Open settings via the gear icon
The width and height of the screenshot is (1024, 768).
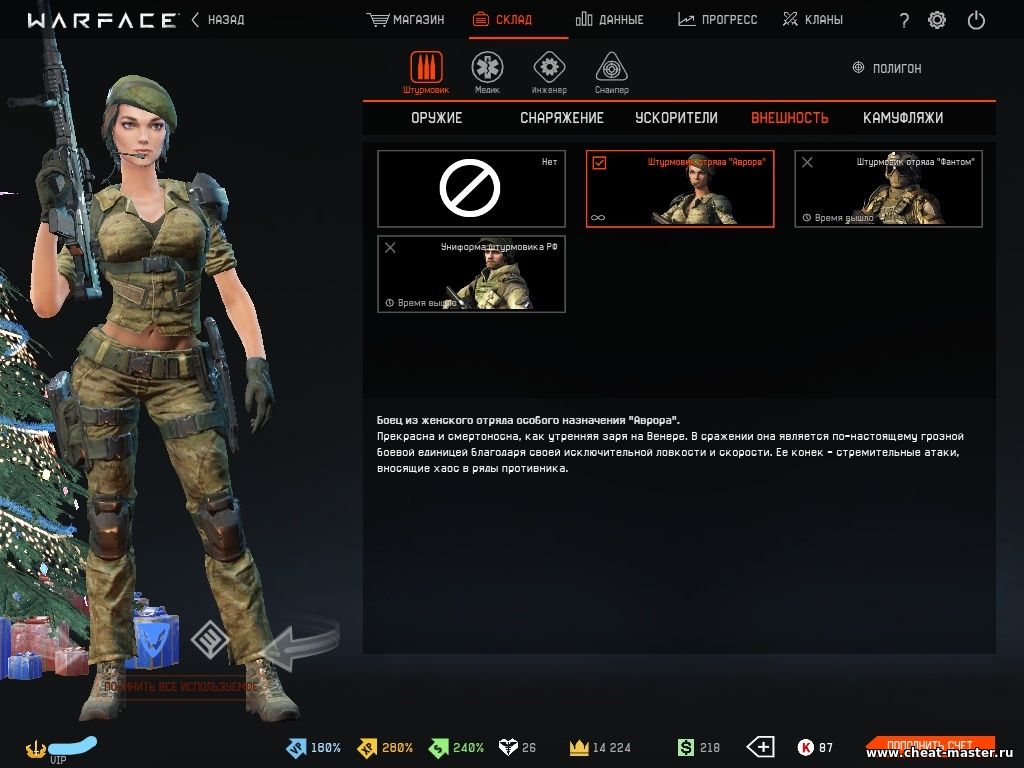tap(937, 20)
